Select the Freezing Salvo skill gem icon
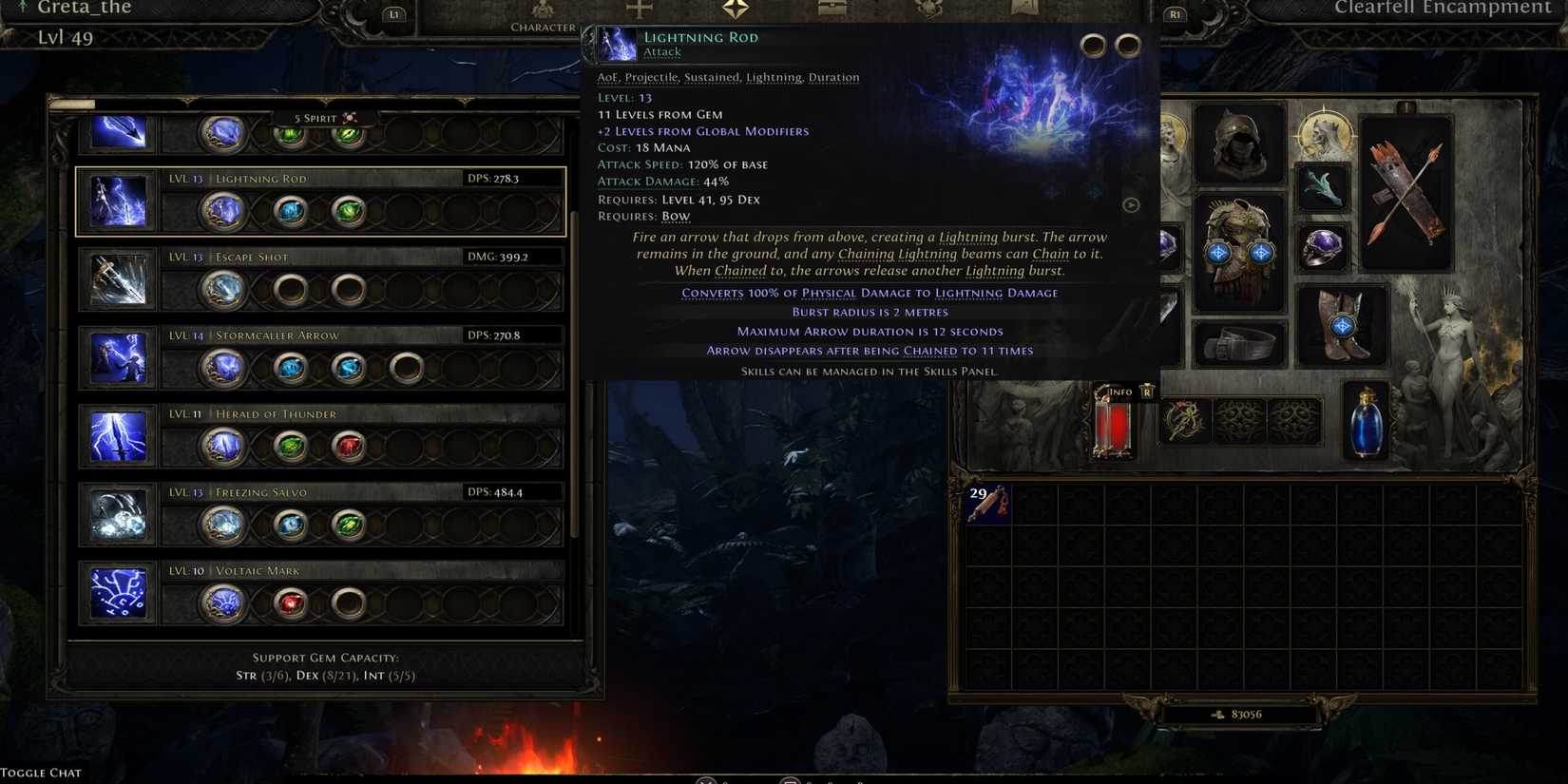Image resolution: width=1568 pixels, height=784 pixels. 117,514
